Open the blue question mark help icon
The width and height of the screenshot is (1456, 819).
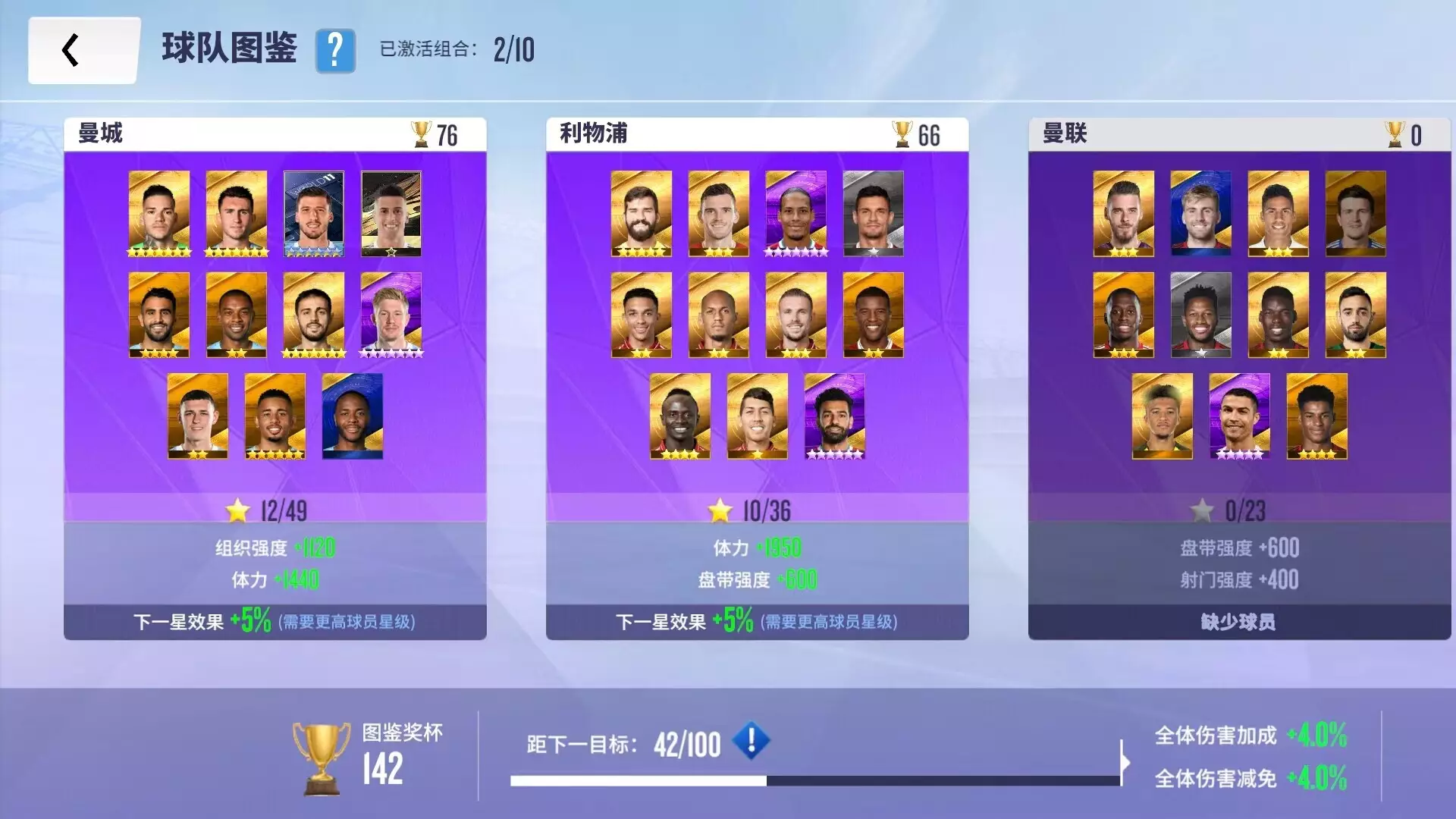coord(335,52)
